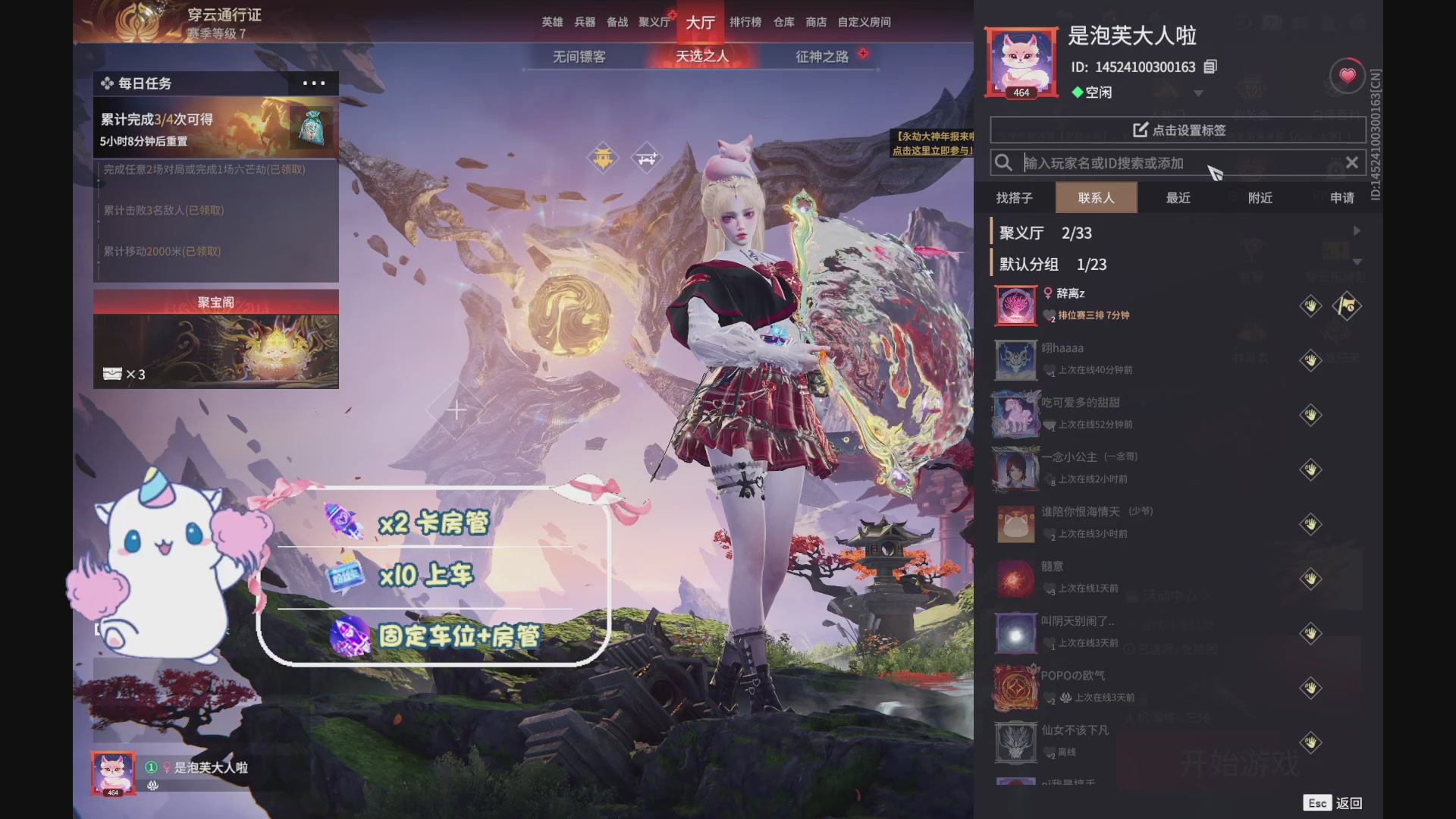Switch to the 最近 tab
1456x819 pixels.
(x=1178, y=198)
